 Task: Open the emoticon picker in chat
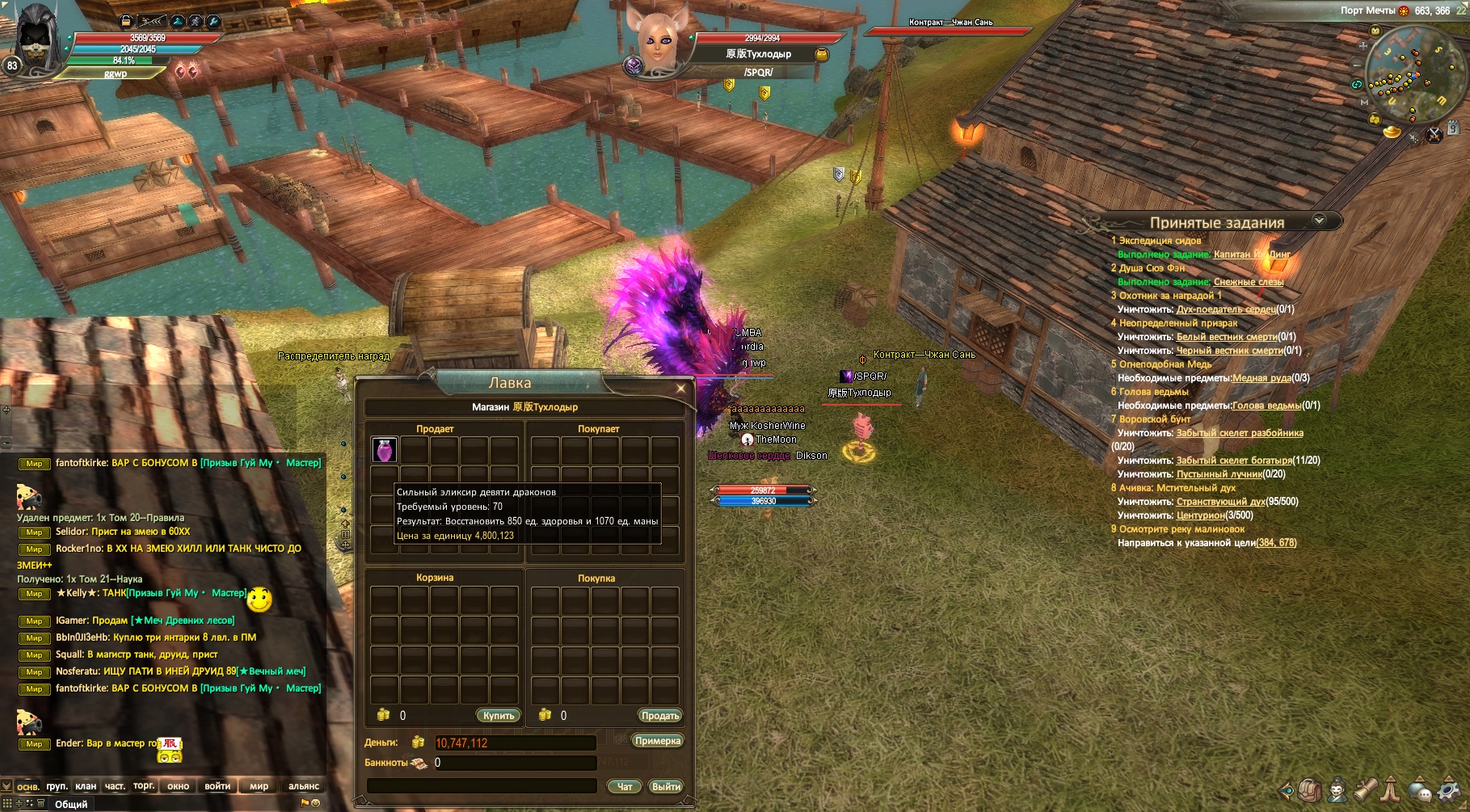pyautogui.click(x=315, y=803)
